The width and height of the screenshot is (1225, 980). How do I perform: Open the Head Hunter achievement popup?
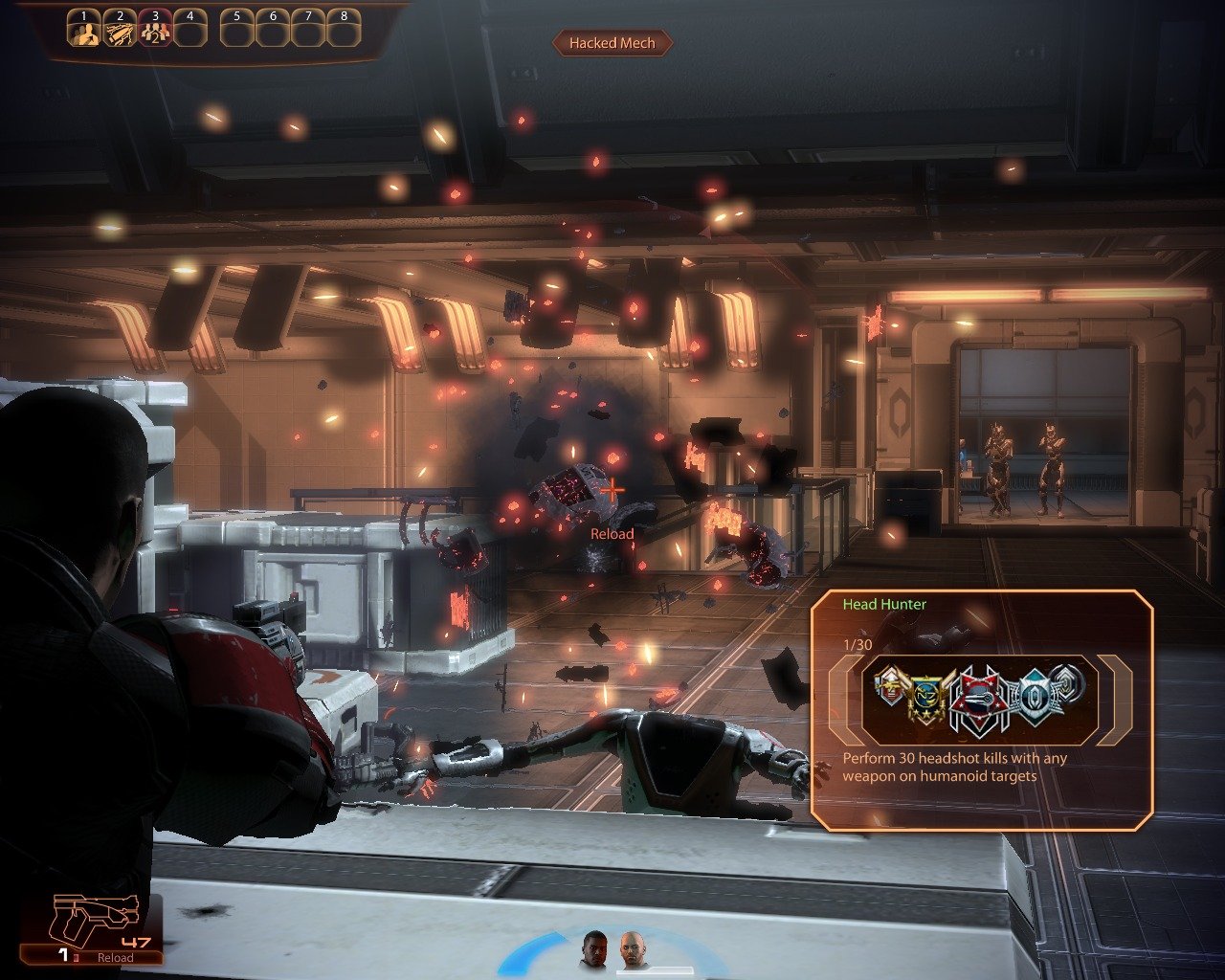981,708
